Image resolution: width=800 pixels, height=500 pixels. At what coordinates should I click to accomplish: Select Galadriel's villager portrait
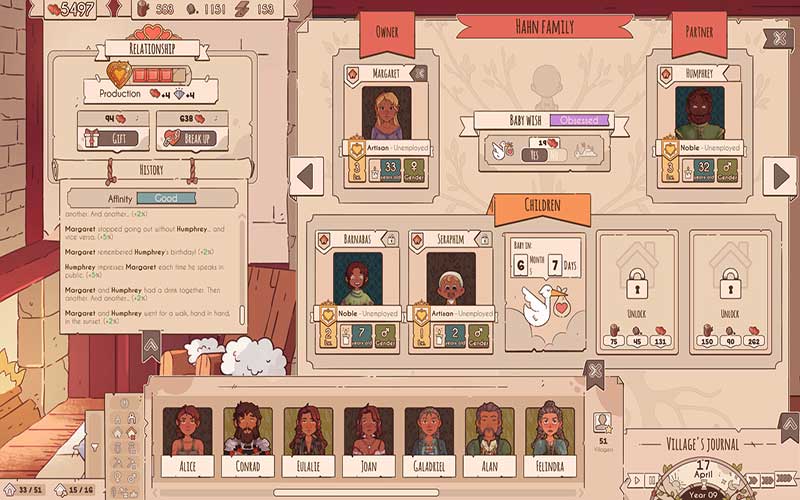[x=428, y=437]
